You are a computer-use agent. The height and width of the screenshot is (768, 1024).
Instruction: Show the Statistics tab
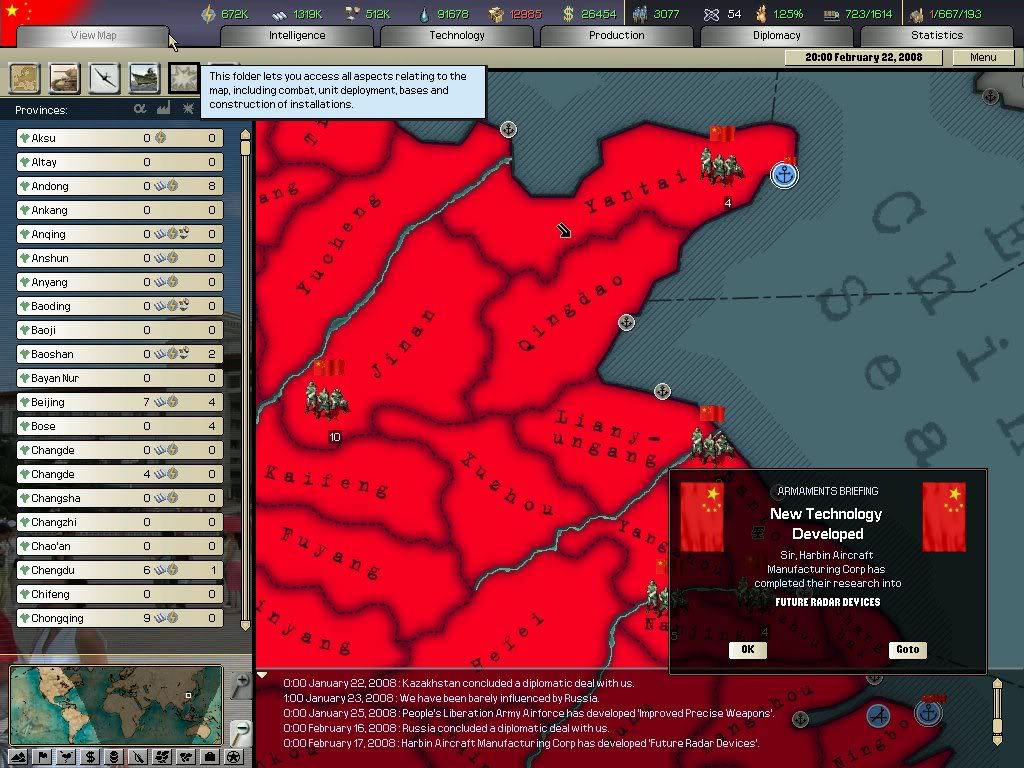tap(937, 36)
